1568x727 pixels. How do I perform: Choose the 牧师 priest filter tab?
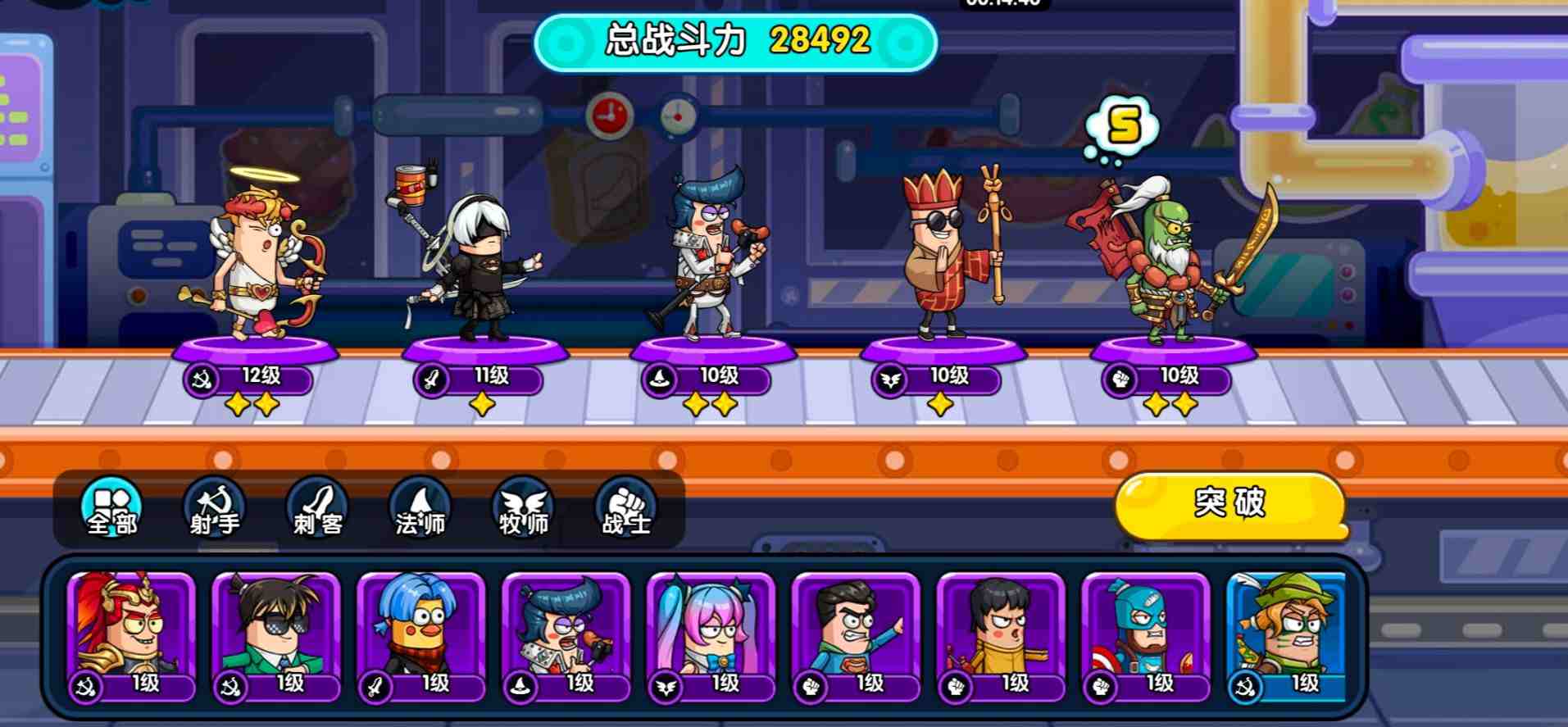pos(524,509)
